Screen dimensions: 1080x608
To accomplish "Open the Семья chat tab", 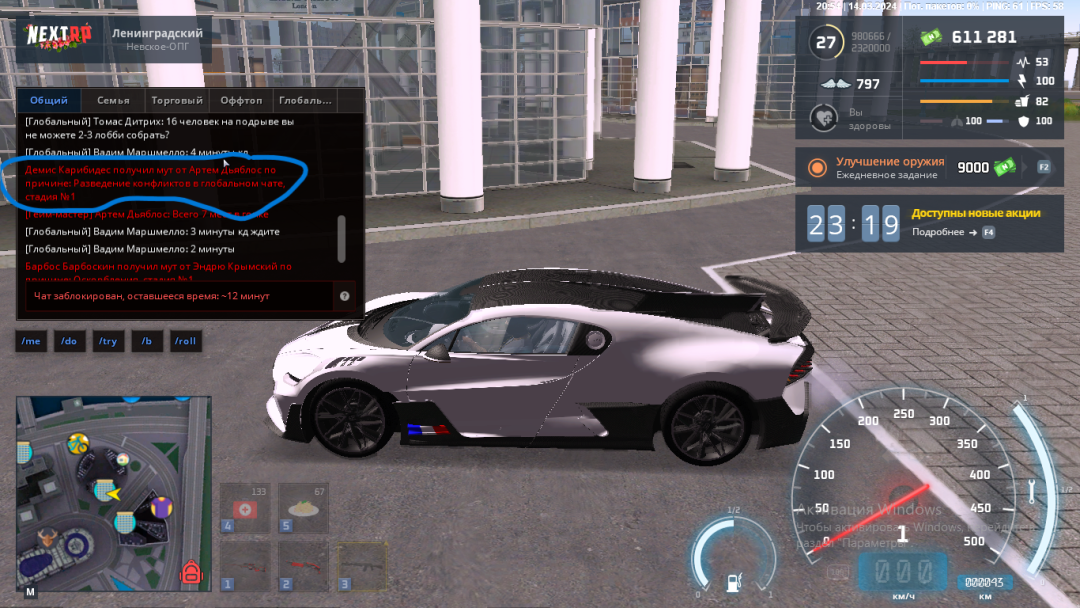I will (113, 100).
